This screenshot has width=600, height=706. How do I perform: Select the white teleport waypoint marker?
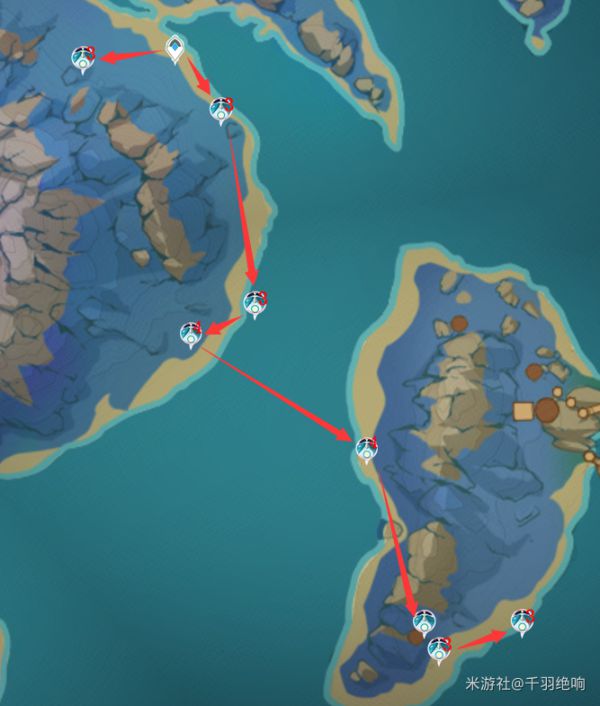[175, 47]
